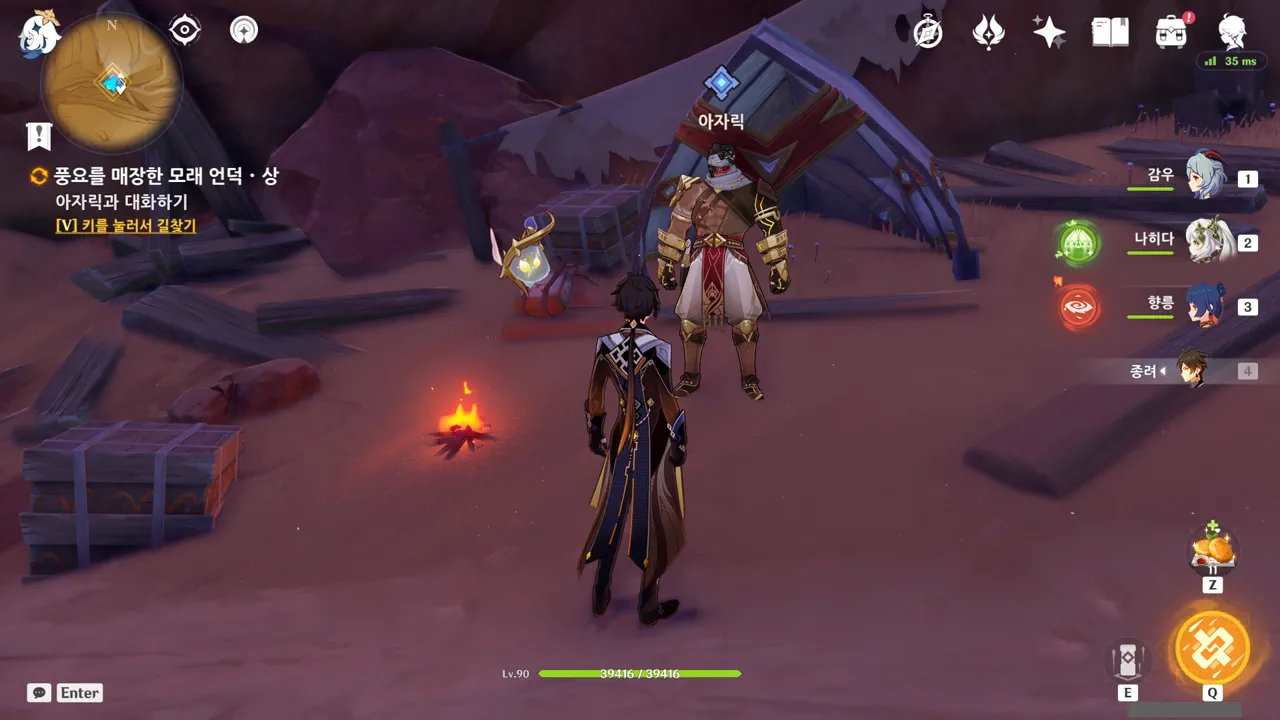The image size is (1280, 720).
Task: Switch to party member 감우
Action: (x=1204, y=177)
